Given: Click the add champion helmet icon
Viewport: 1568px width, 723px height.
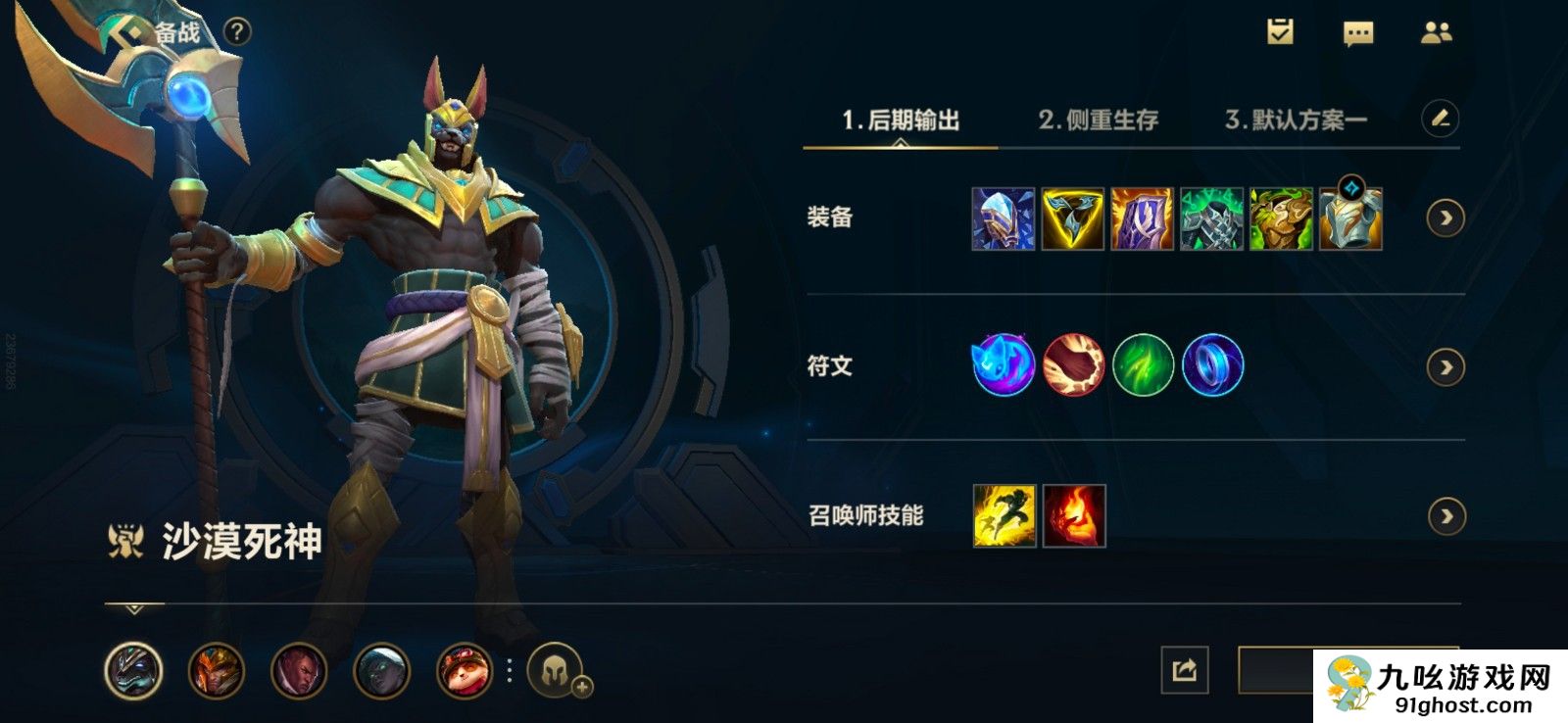Looking at the screenshot, I should tap(555, 673).
